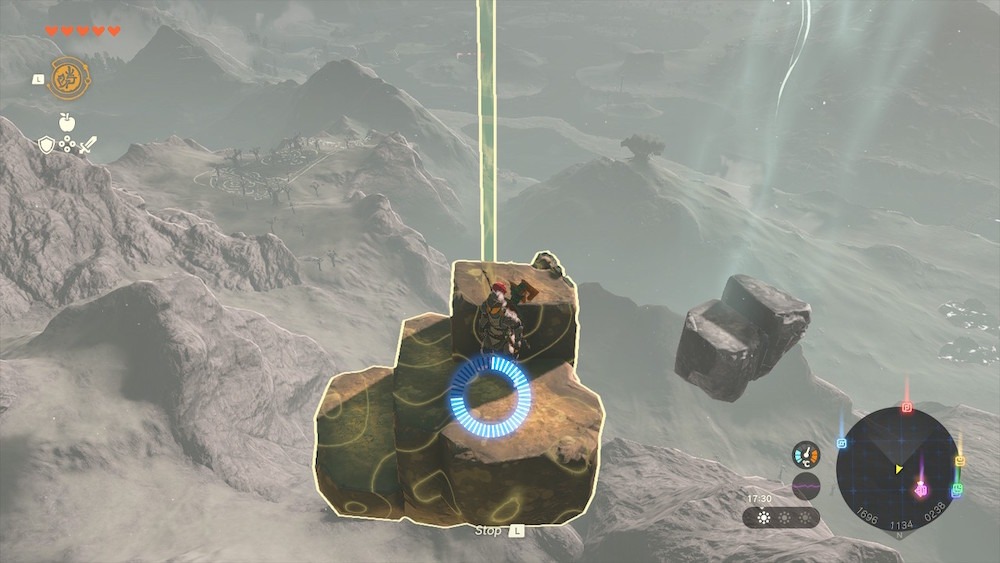This screenshot has width=1000, height=563.
Task: Choose the apple materials shortcut icon
Action: 67,122
